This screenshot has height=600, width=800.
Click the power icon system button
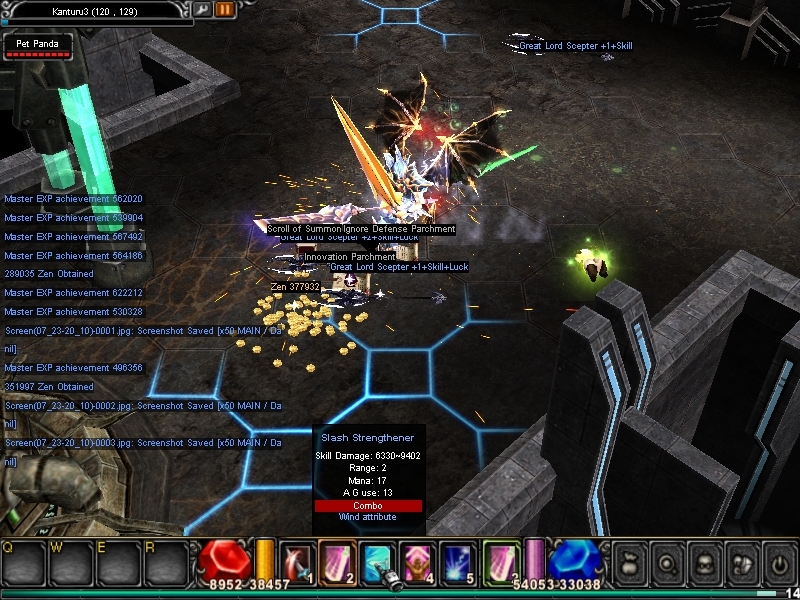point(778,563)
